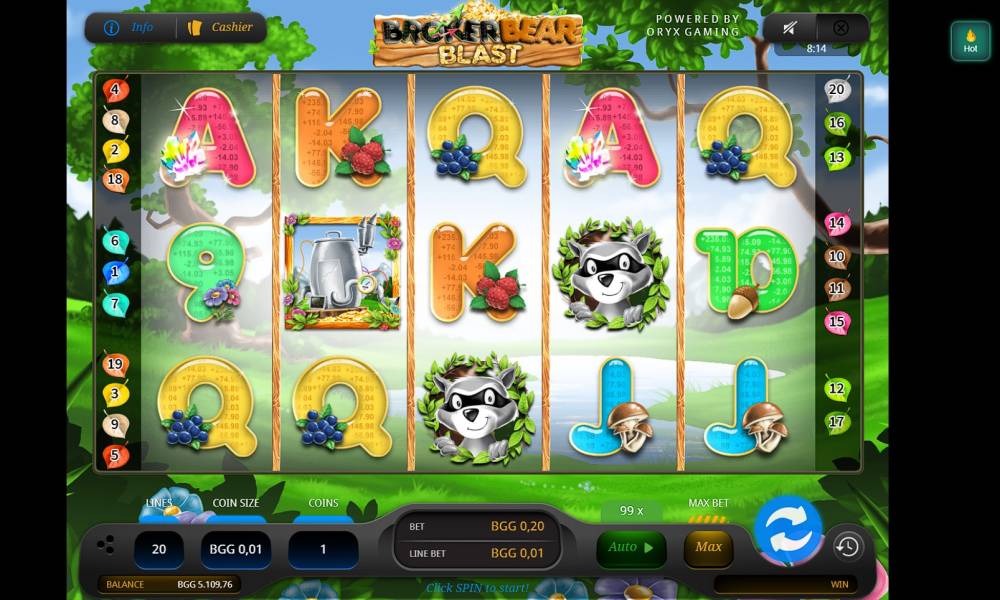Open the three-dot options icon

106,545
